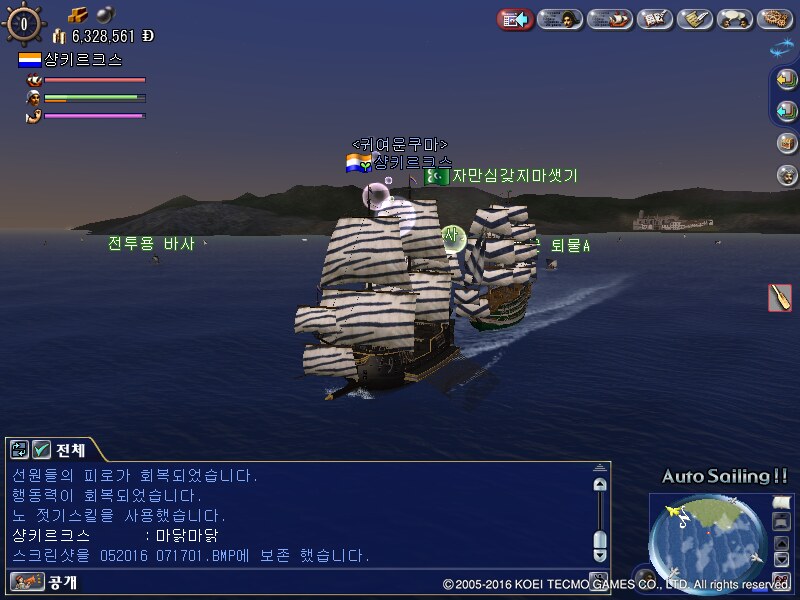
Task: Open the character info menu with pirate portrait
Action: [x=561, y=19]
